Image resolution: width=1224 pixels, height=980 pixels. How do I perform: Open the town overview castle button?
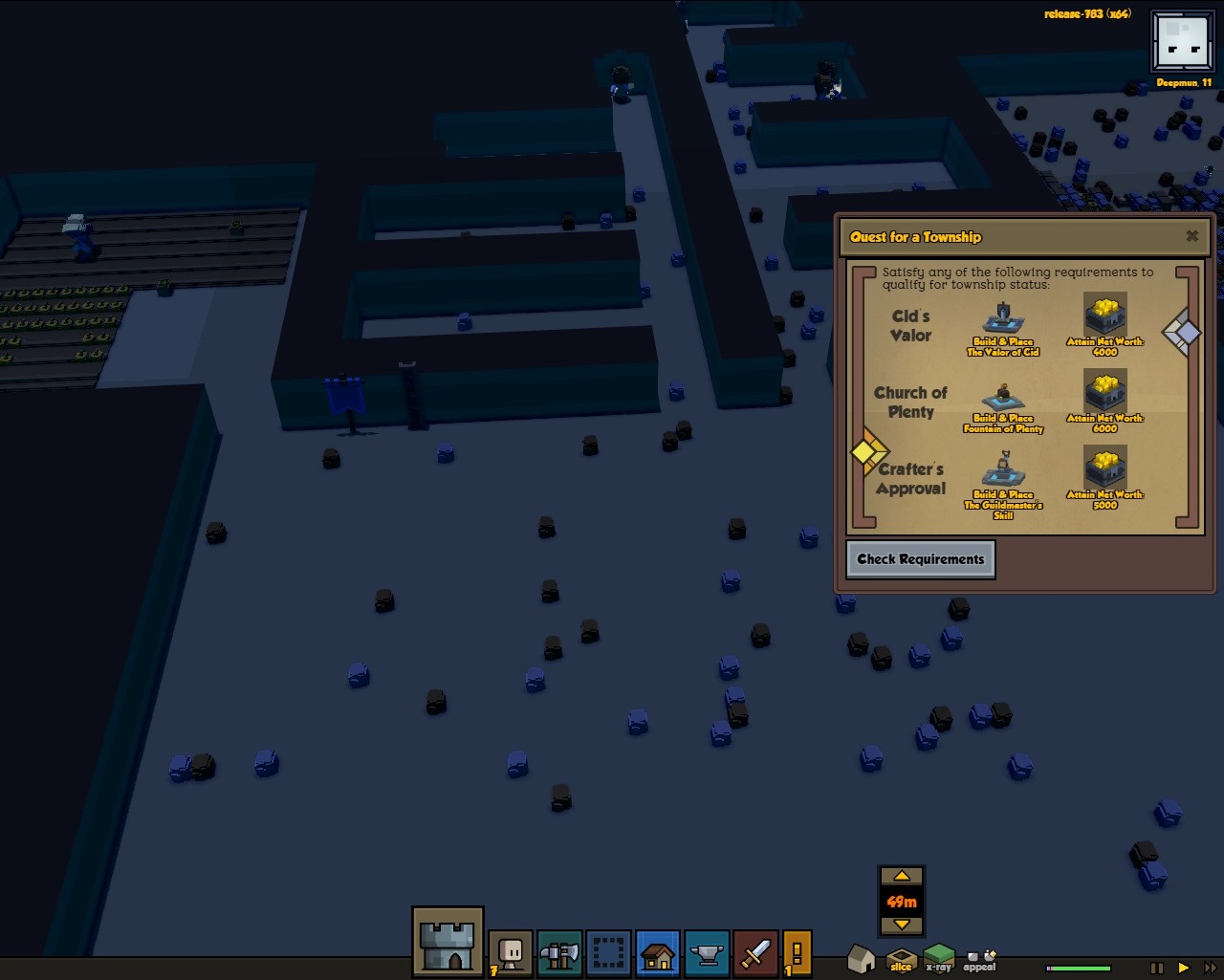tap(448, 942)
